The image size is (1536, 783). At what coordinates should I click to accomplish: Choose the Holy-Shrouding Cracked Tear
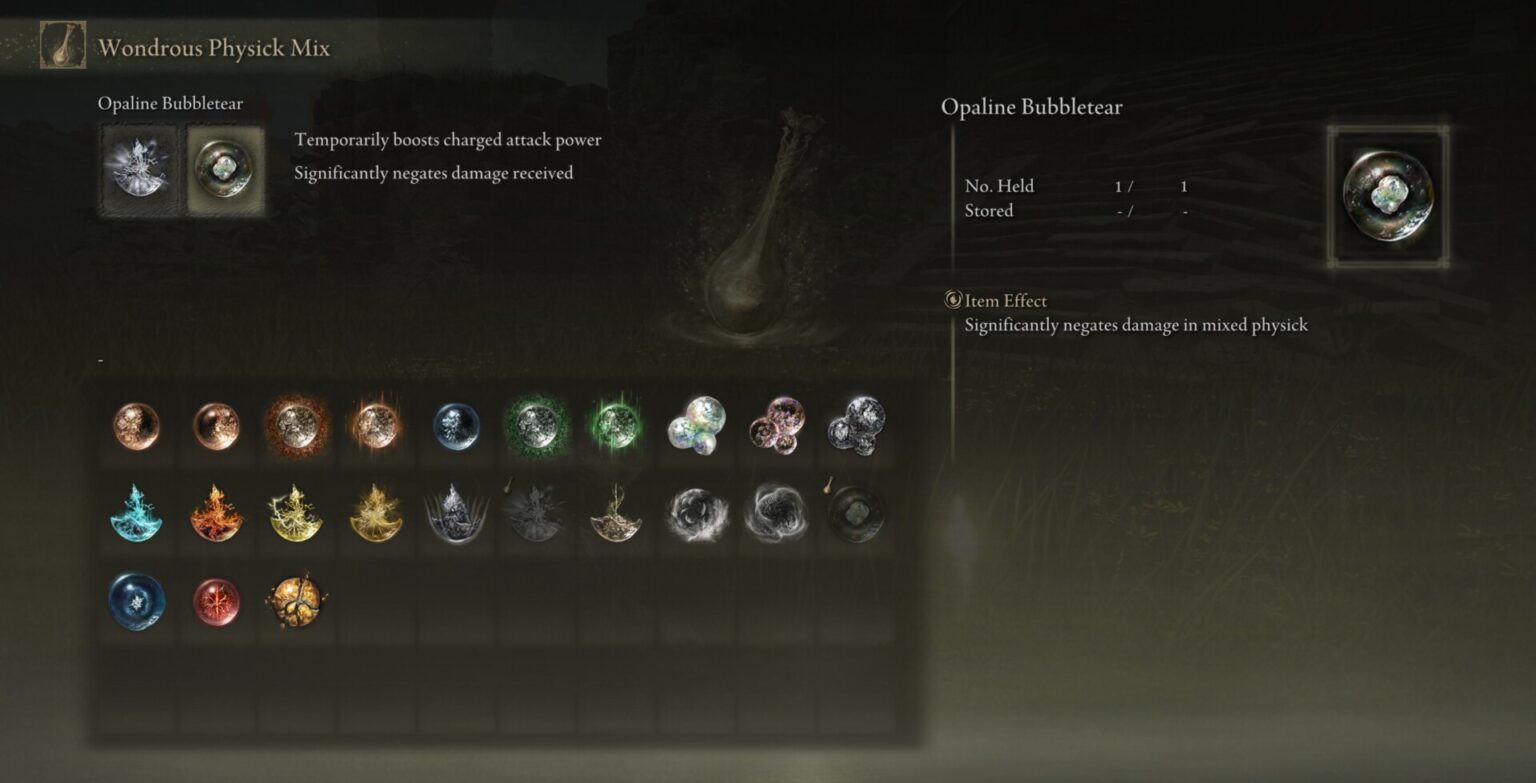(x=377, y=512)
